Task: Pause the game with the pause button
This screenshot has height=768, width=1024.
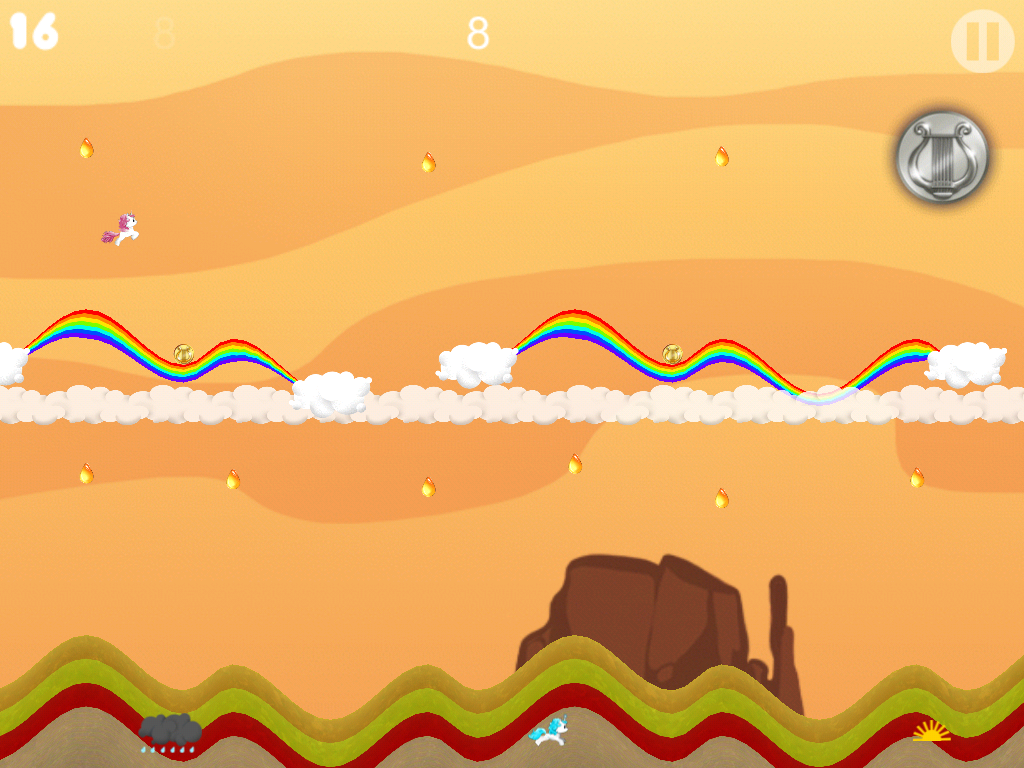Action: coord(982,41)
